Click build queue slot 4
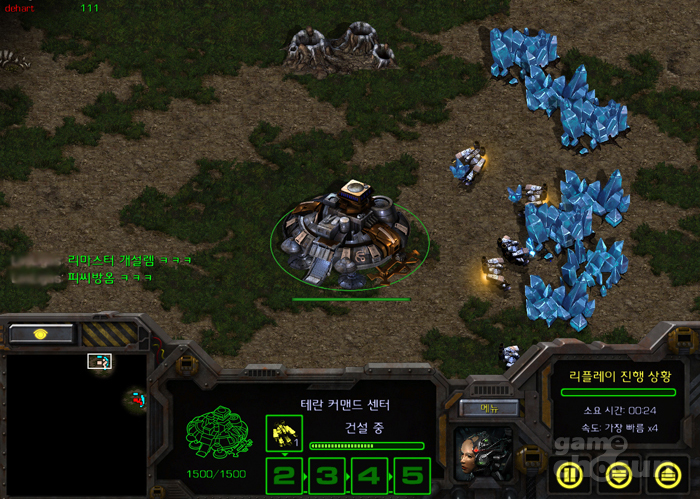This screenshot has height=499, width=700. (370, 474)
